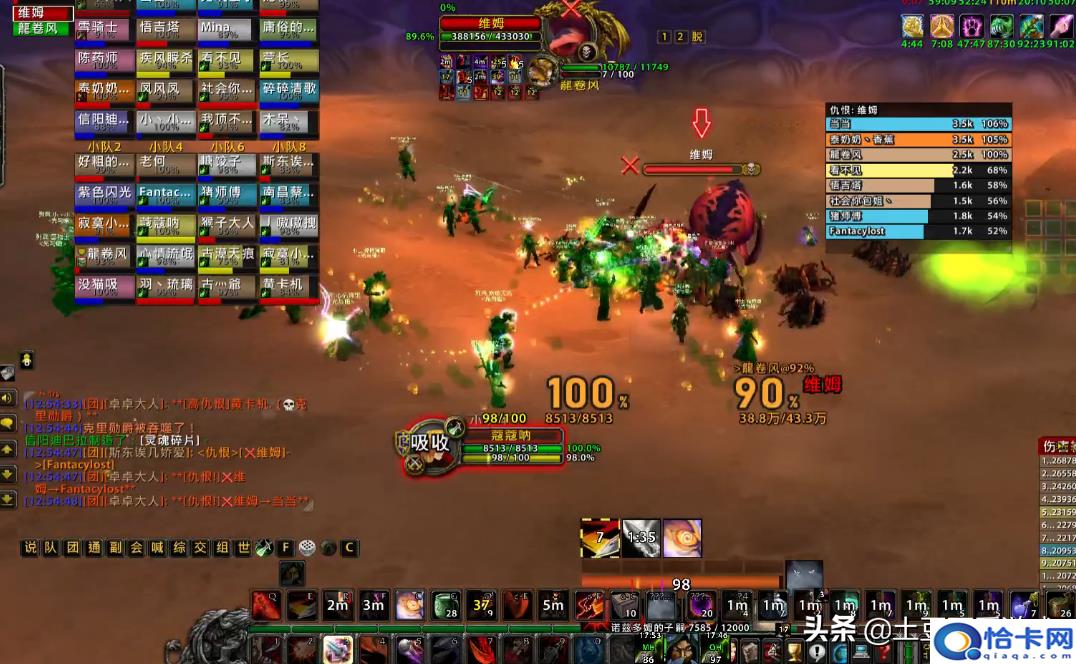
Task: Choose the 紫色闪光 raid frame
Action: pos(104,195)
